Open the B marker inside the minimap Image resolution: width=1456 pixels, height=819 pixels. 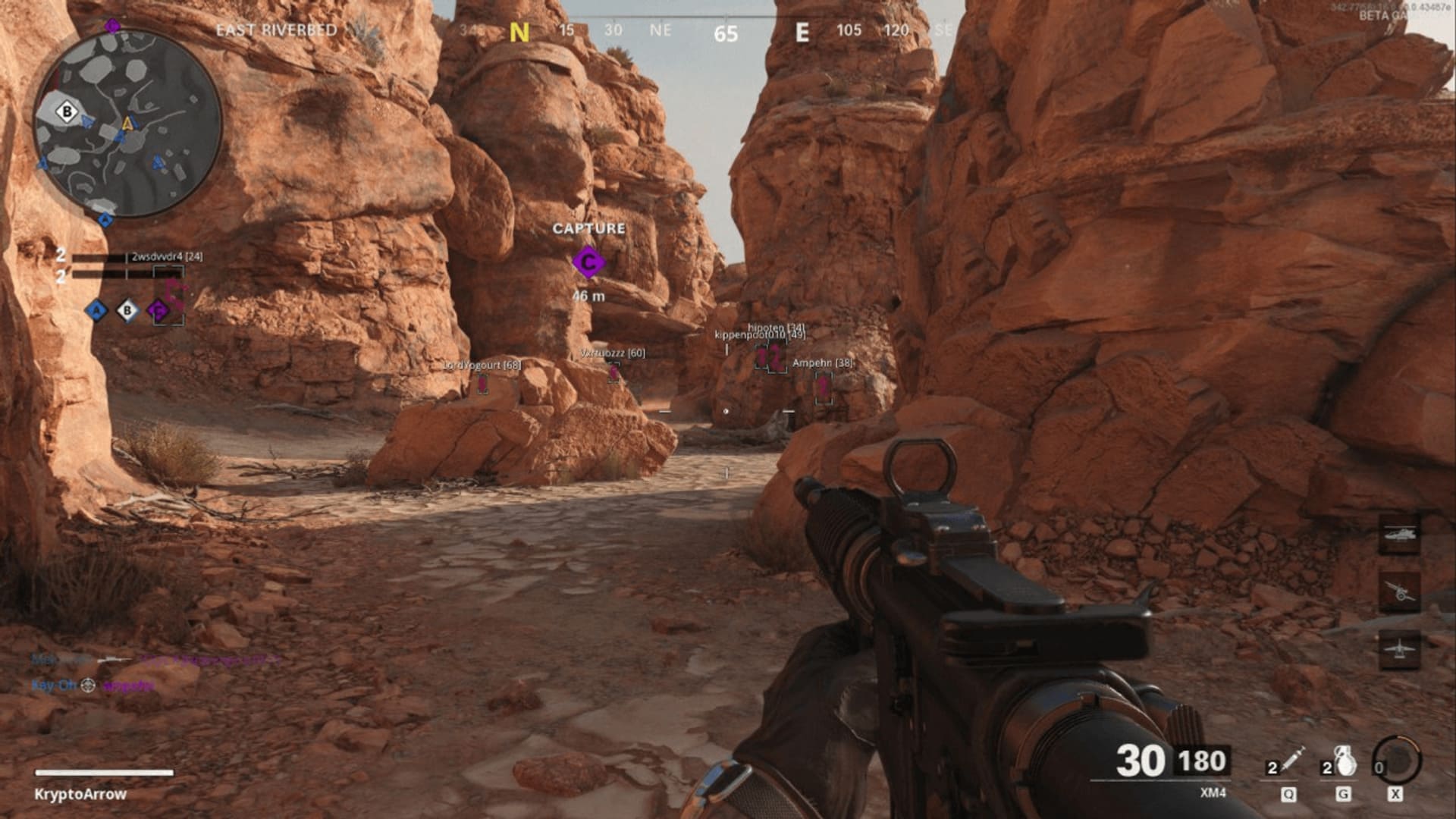pos(67,112)
